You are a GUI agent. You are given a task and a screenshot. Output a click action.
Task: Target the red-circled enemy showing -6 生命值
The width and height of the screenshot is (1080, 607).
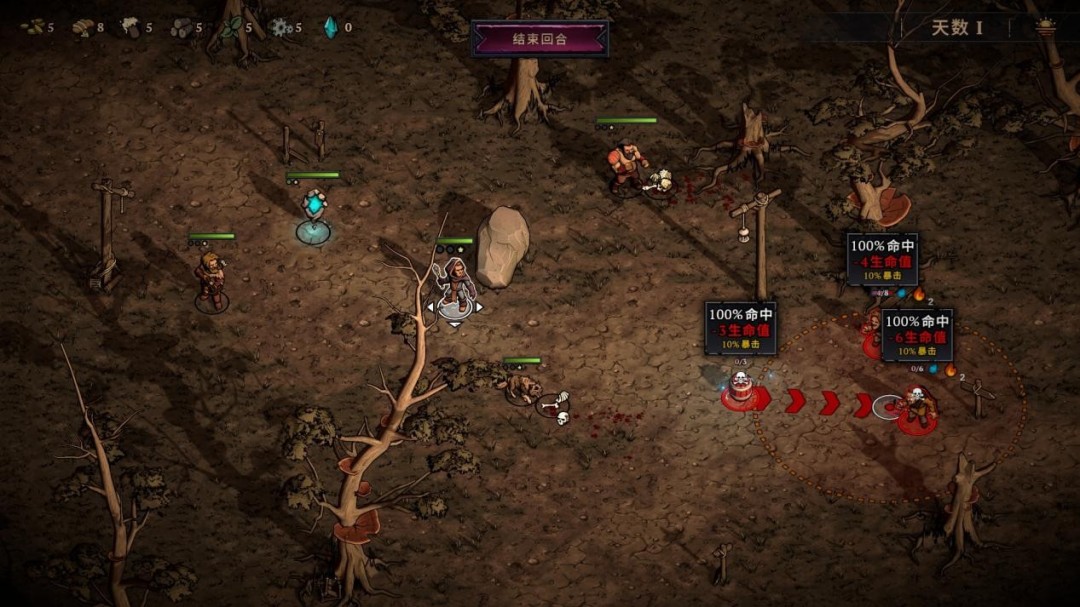(x=916, y=408)
